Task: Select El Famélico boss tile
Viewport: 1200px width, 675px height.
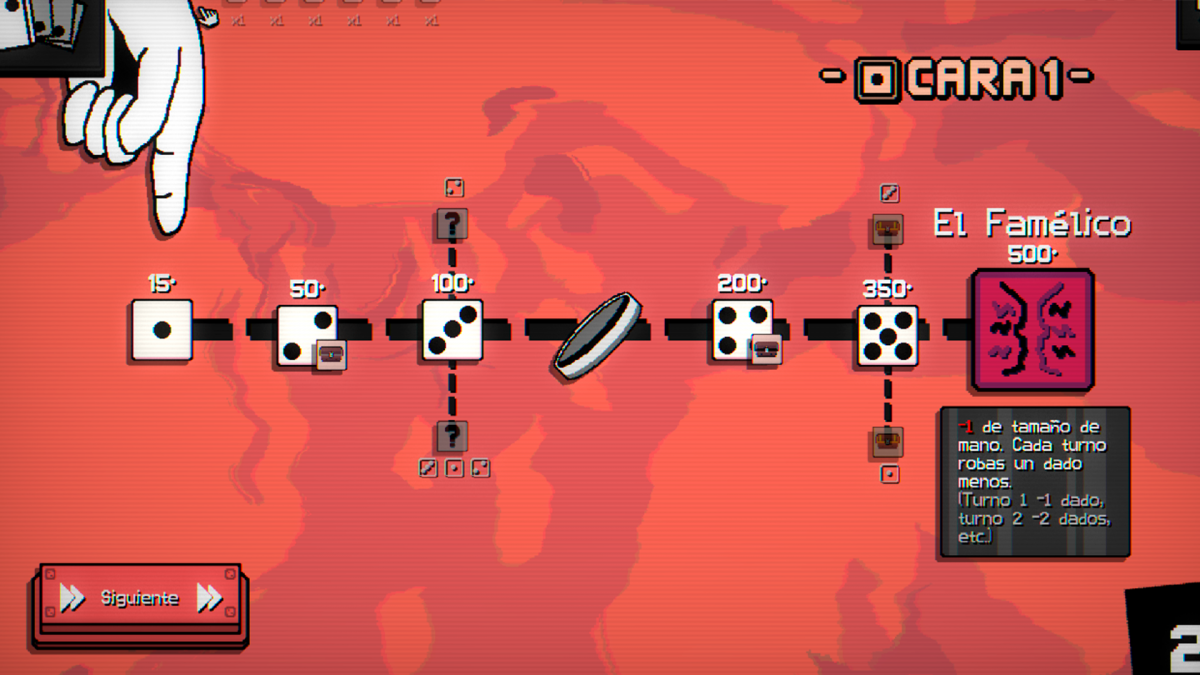Action: click(1032, 329)
